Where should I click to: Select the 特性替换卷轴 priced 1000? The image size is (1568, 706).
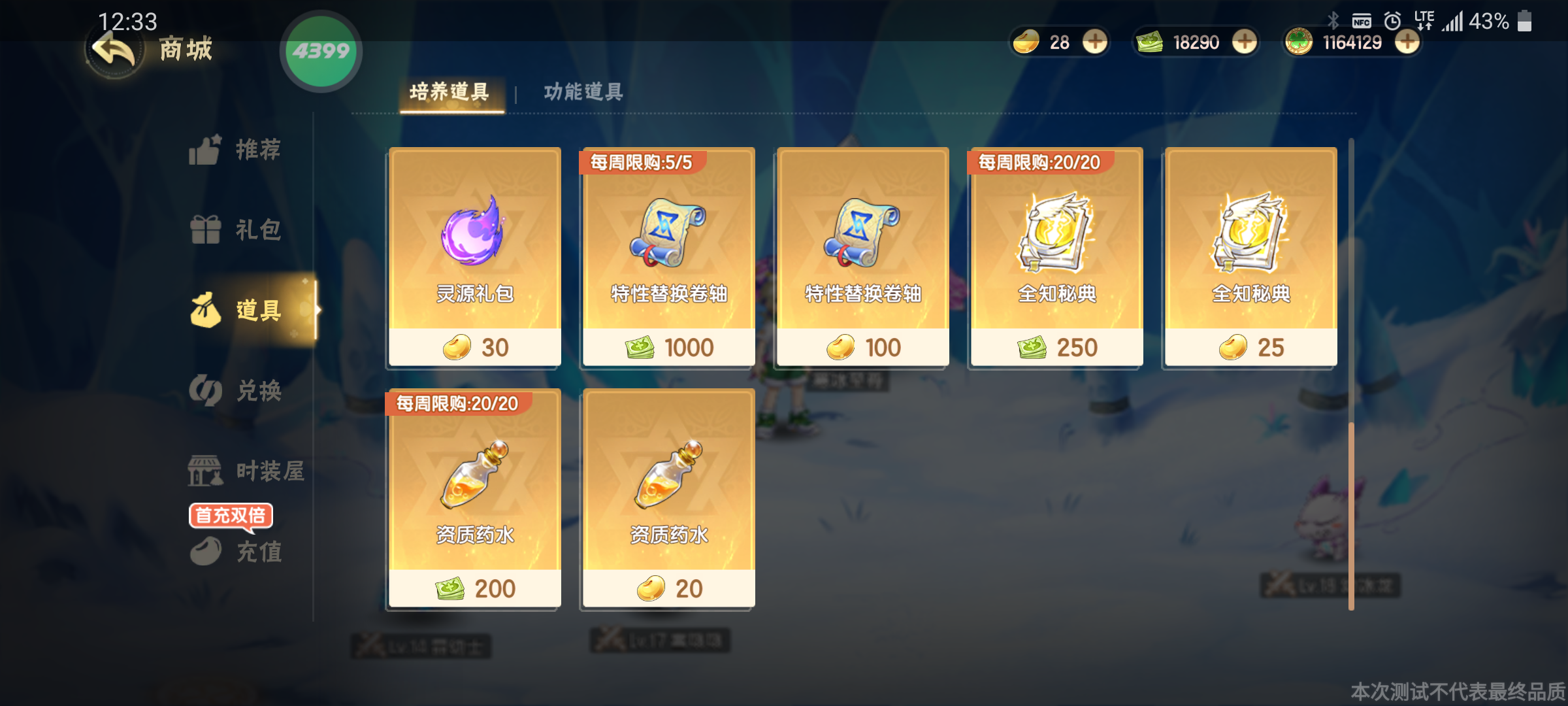coord(667,257)
